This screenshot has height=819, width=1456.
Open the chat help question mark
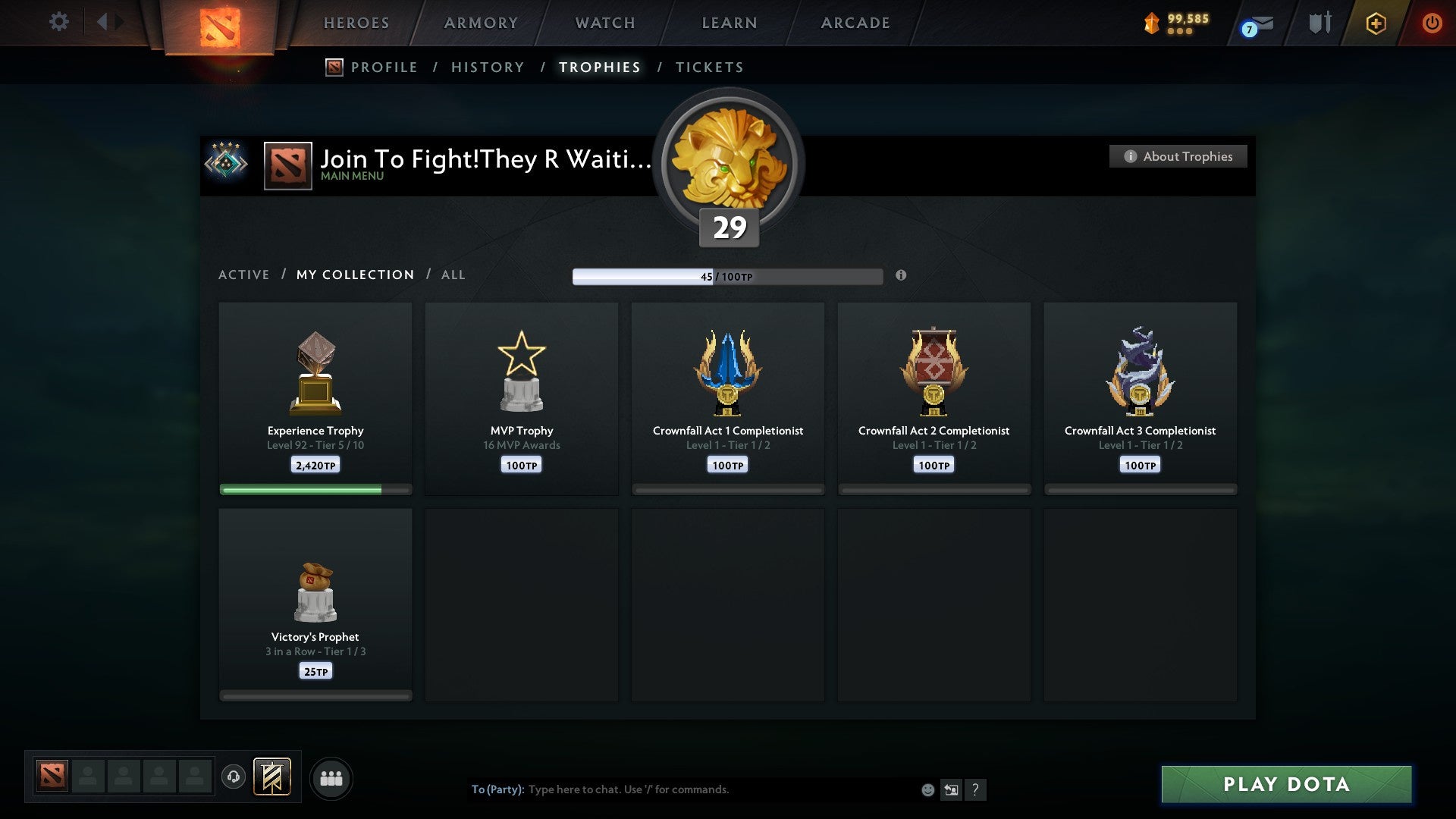(x=977, y=789)
